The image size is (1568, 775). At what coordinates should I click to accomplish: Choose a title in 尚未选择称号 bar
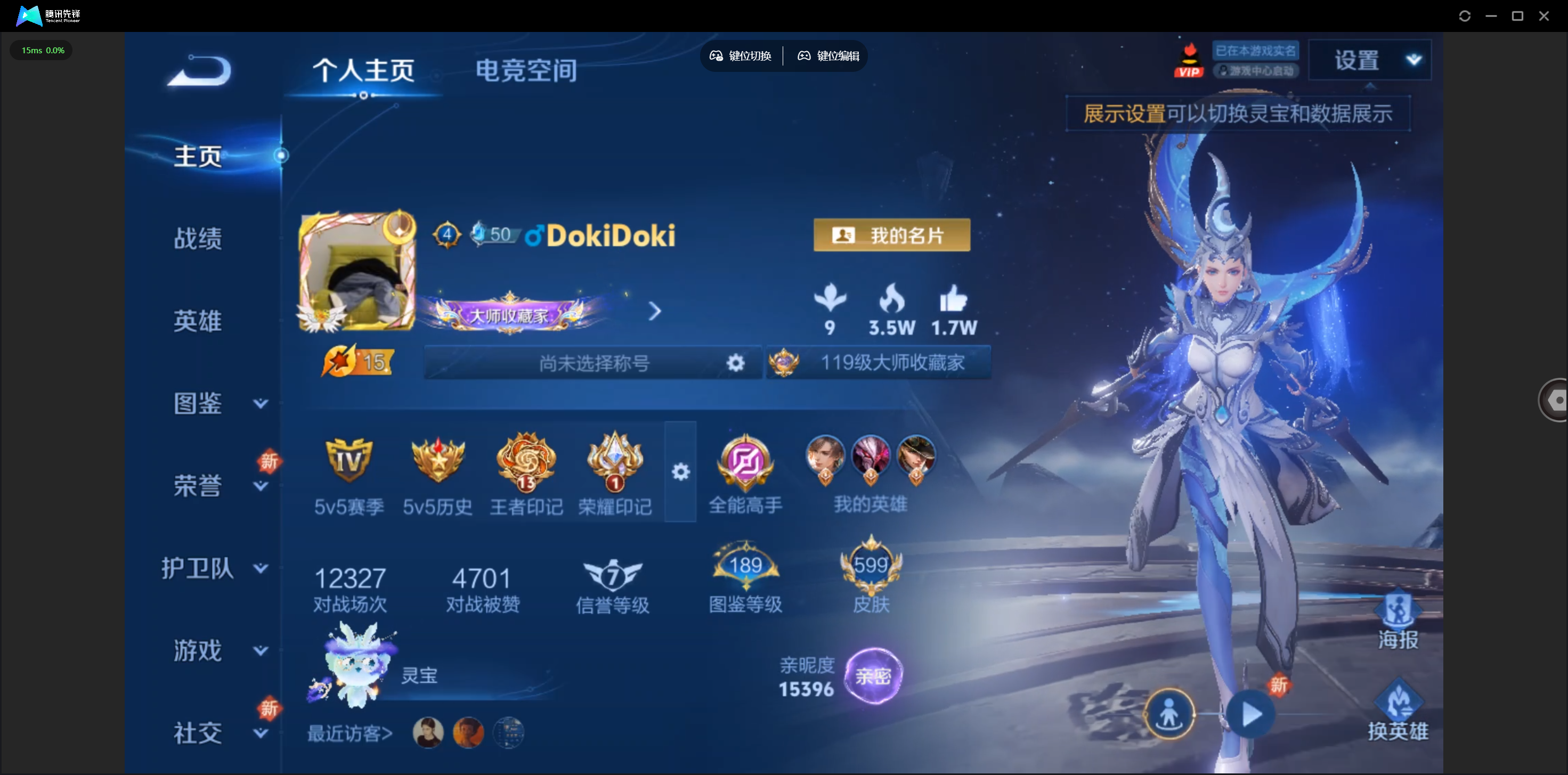click(594, 363)
